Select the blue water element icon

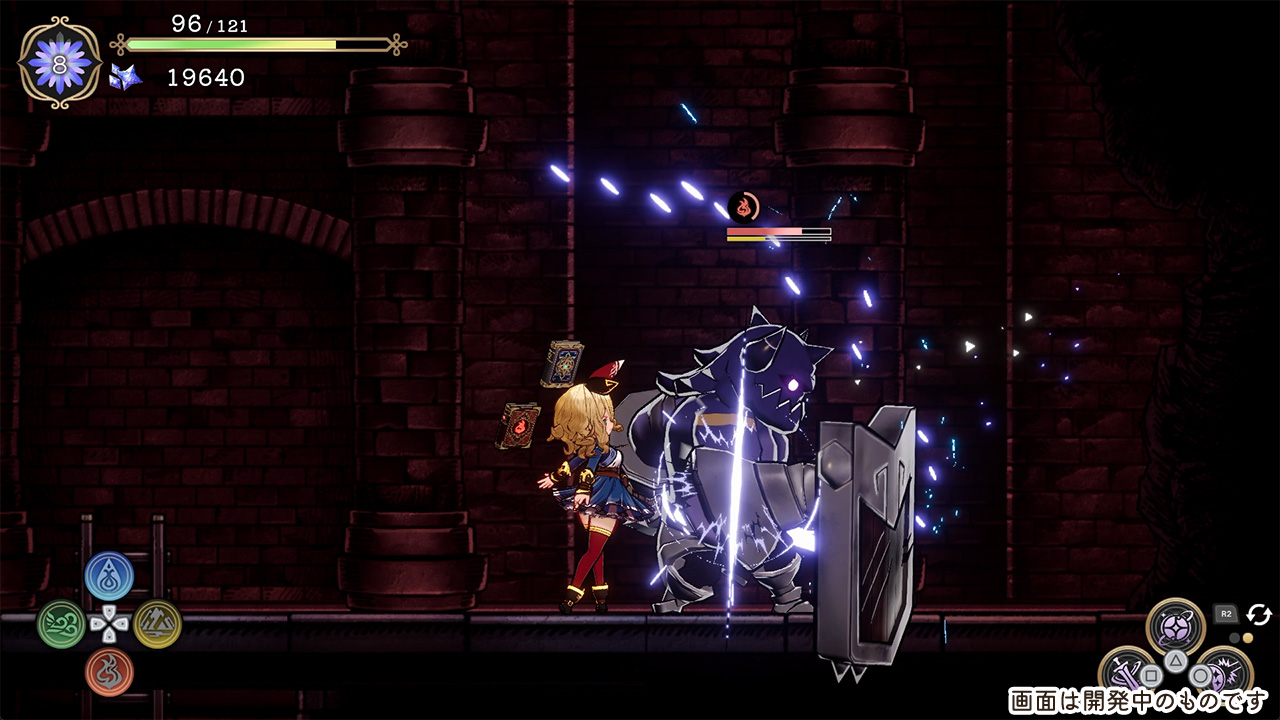pos(109,575)
